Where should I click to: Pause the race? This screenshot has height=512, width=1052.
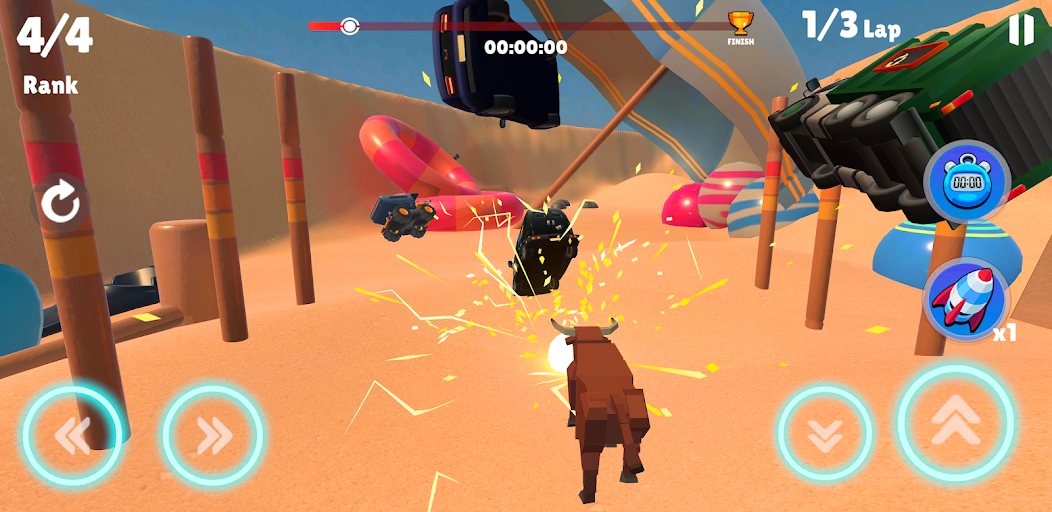[1021, 30]
